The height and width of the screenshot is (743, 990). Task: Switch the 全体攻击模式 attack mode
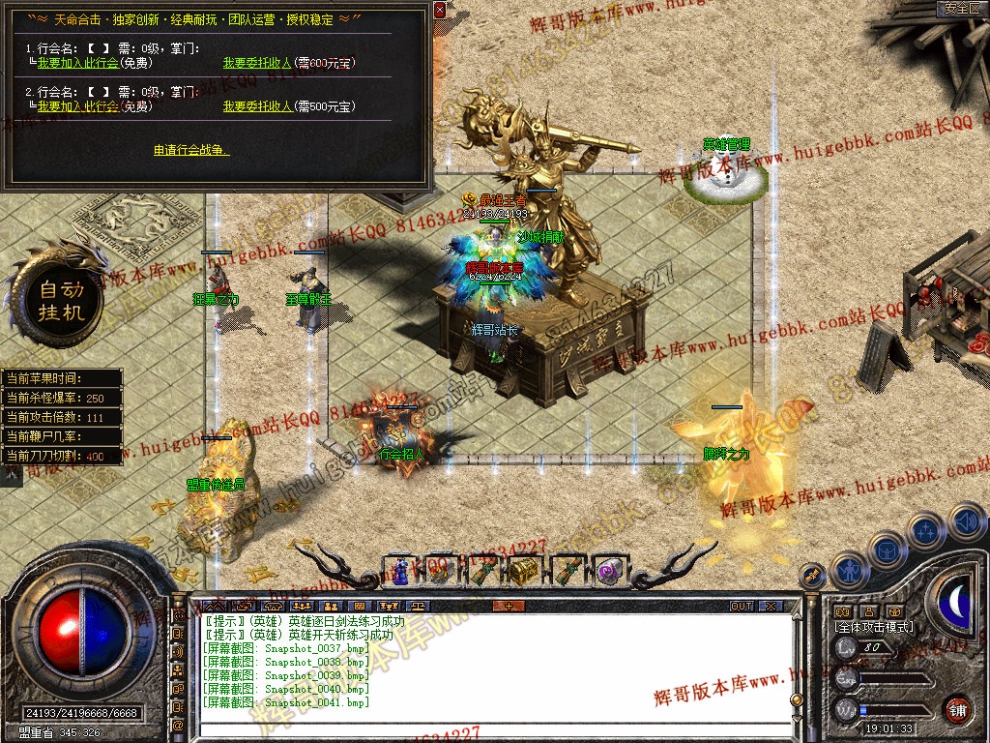[875, 626]
